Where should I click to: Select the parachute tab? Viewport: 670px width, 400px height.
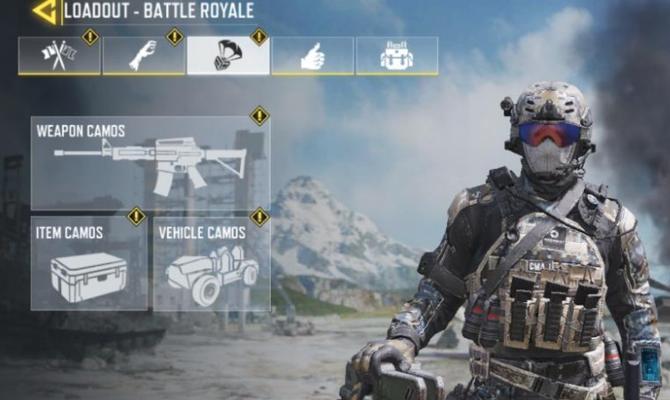pyautogui.click(x=228, y=56)
